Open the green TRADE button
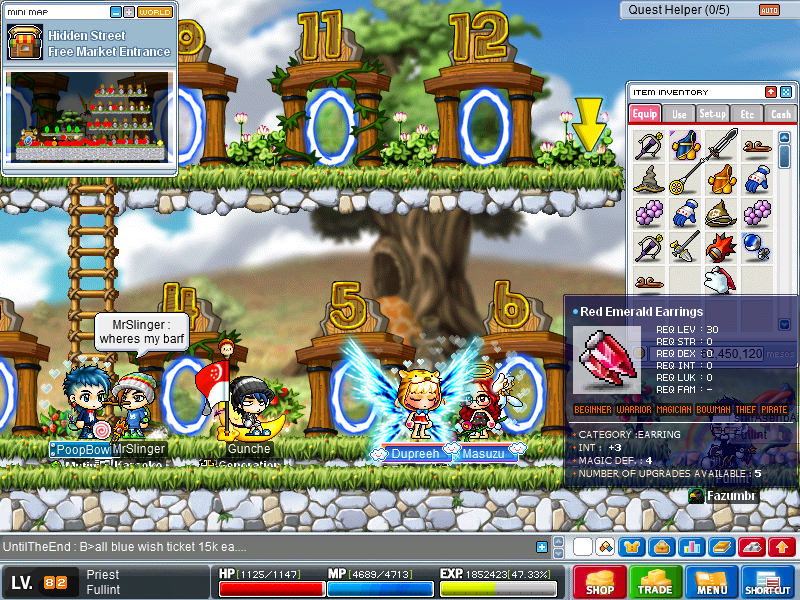This screenshot has width=800, height=600. point(656,583)
